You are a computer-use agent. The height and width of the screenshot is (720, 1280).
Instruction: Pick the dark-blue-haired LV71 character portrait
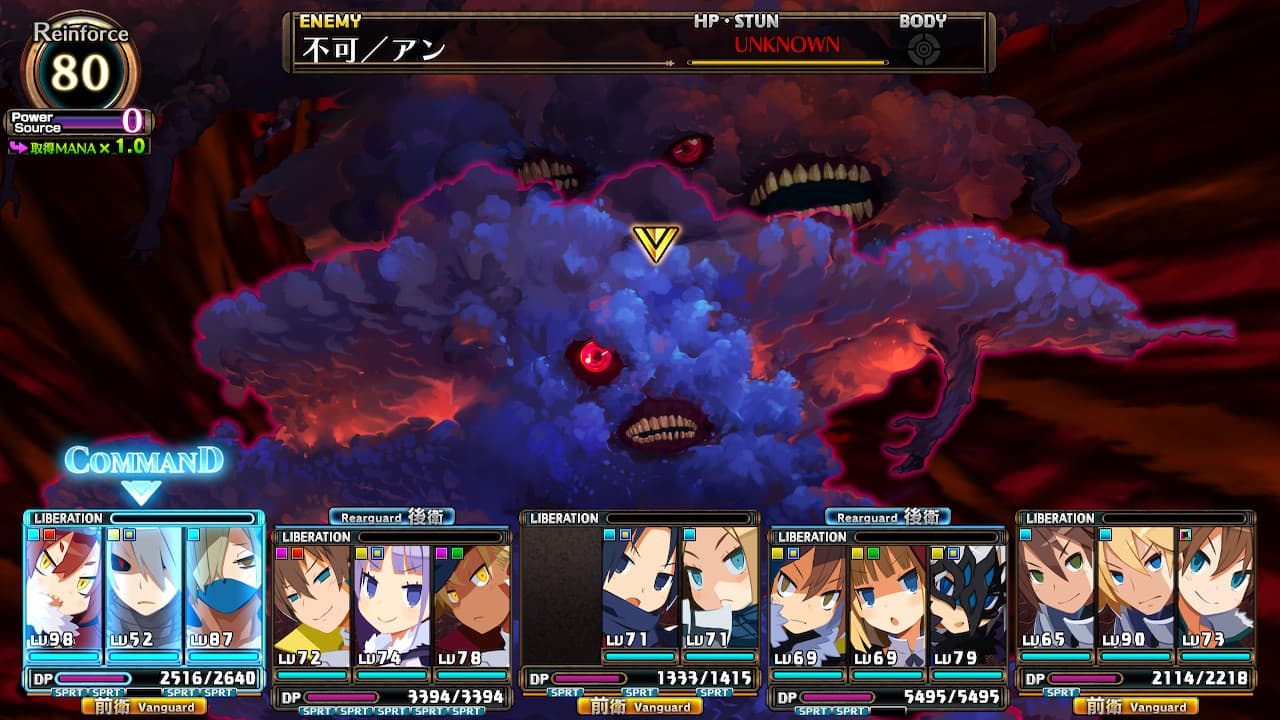click(x=640, y=588)
